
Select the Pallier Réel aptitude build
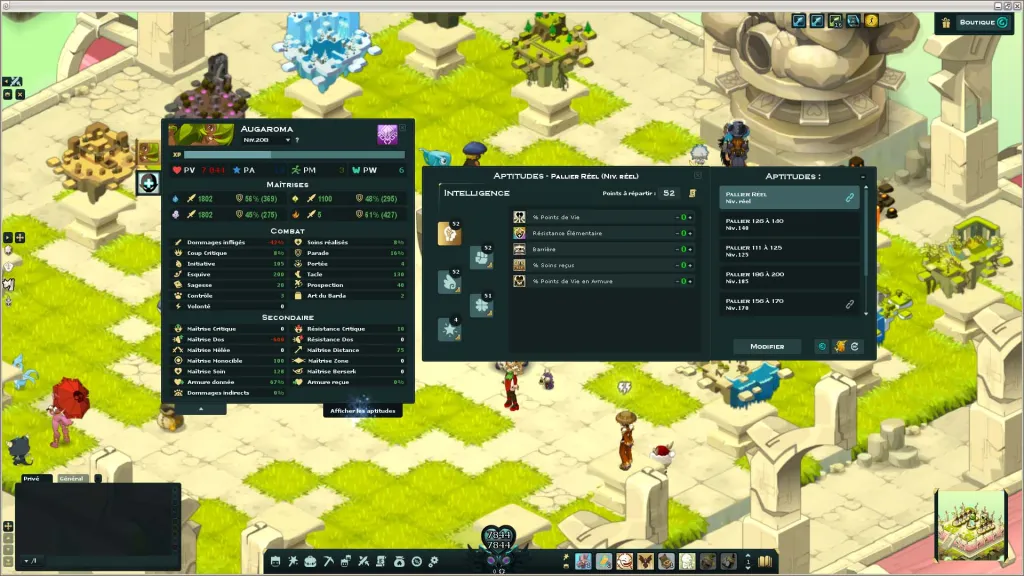790,197
